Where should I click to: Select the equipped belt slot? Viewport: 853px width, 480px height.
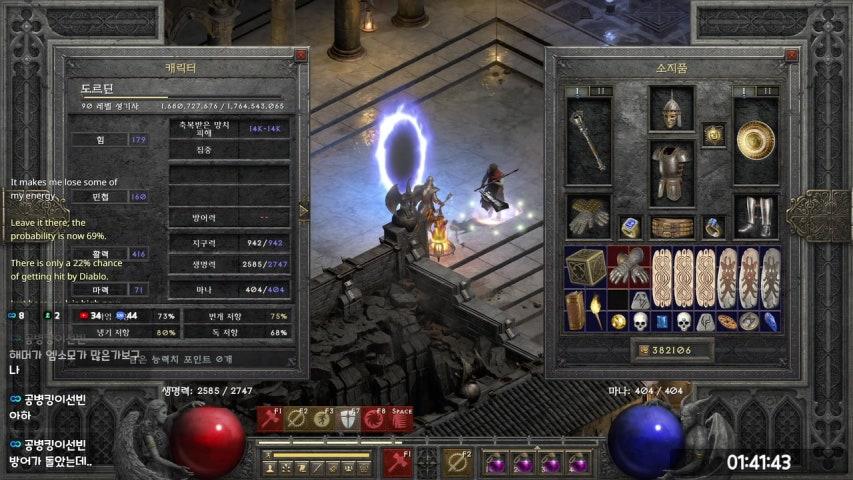click(671, 227)
